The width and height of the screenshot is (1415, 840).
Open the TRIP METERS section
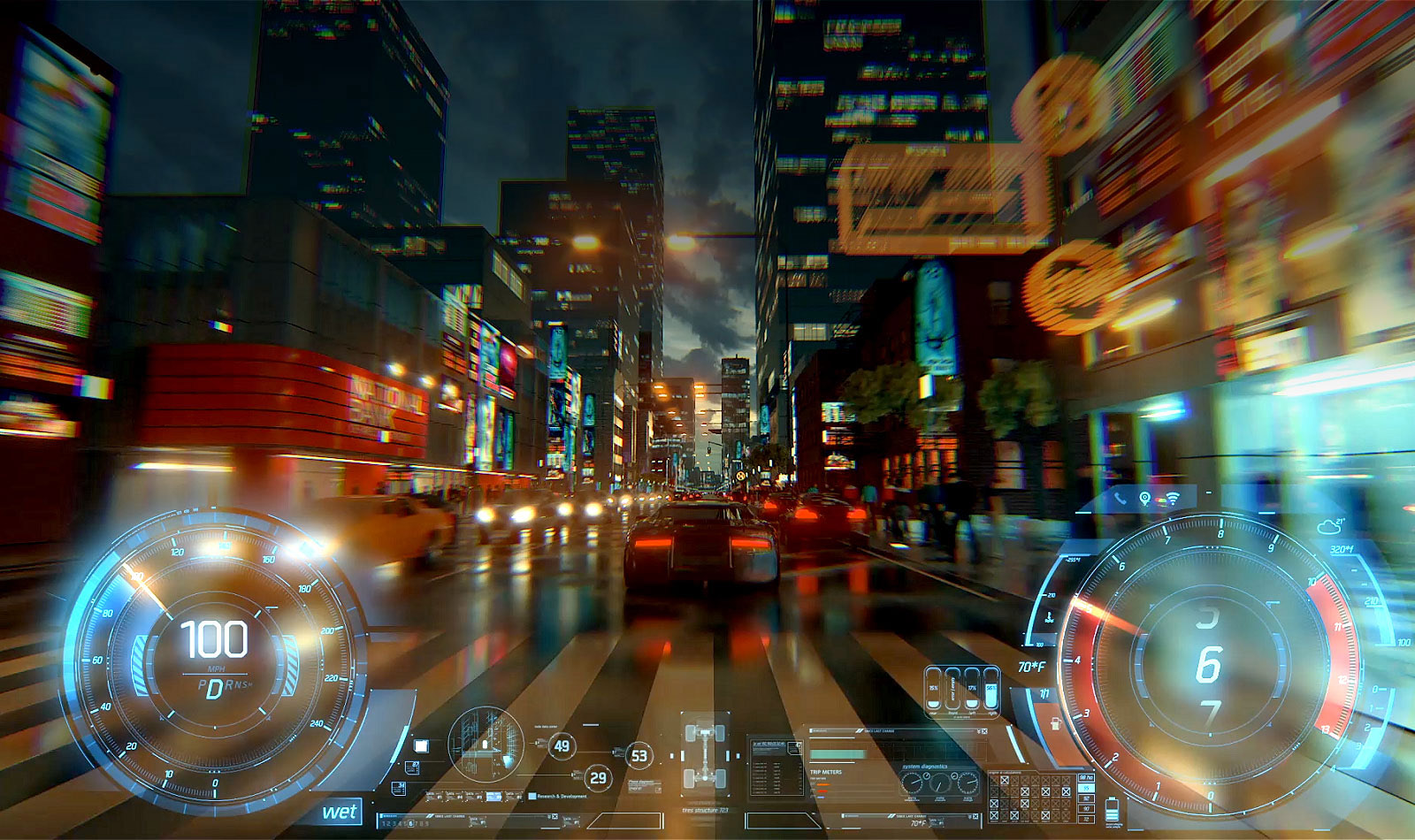[x=826, y=772]
